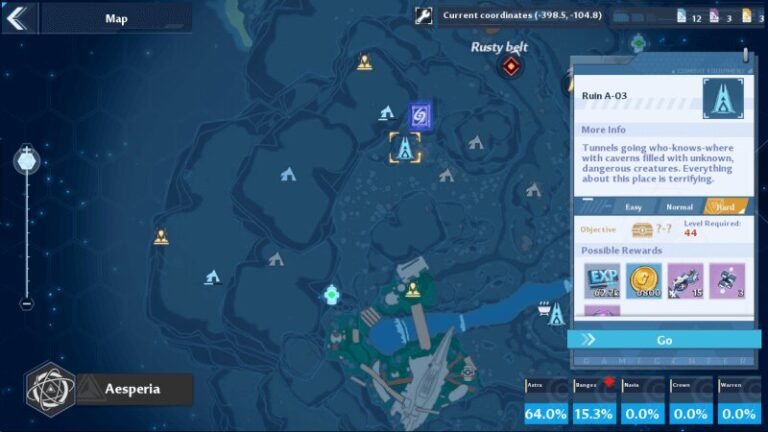The width and height of the screenshot is (768, 432).
Task: Go back using the top-left arrow
Action: 20,17
